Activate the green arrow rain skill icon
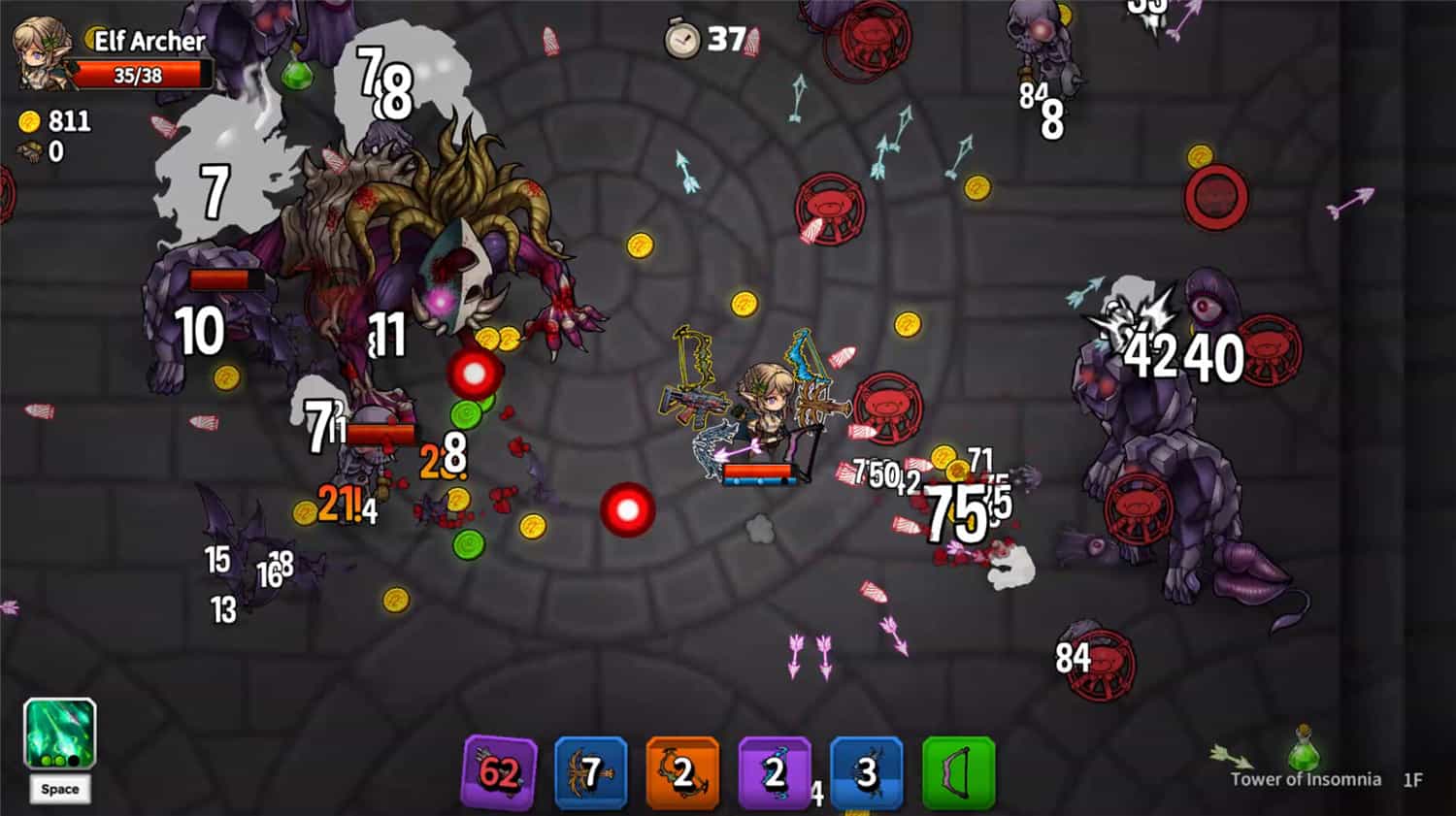The image size is (1456, 816). point(59,734)
